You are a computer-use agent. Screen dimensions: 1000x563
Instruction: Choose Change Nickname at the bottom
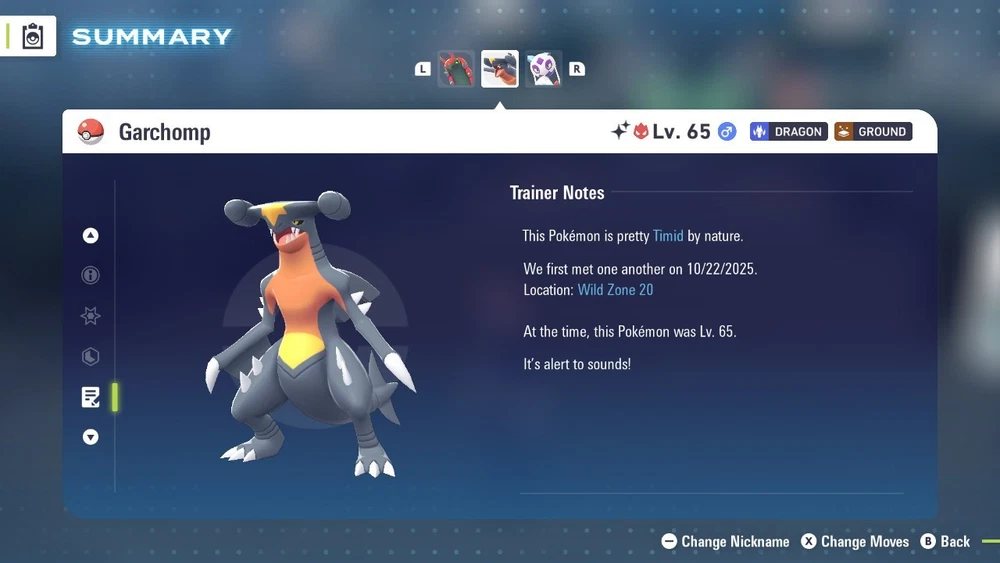[726, 541]
